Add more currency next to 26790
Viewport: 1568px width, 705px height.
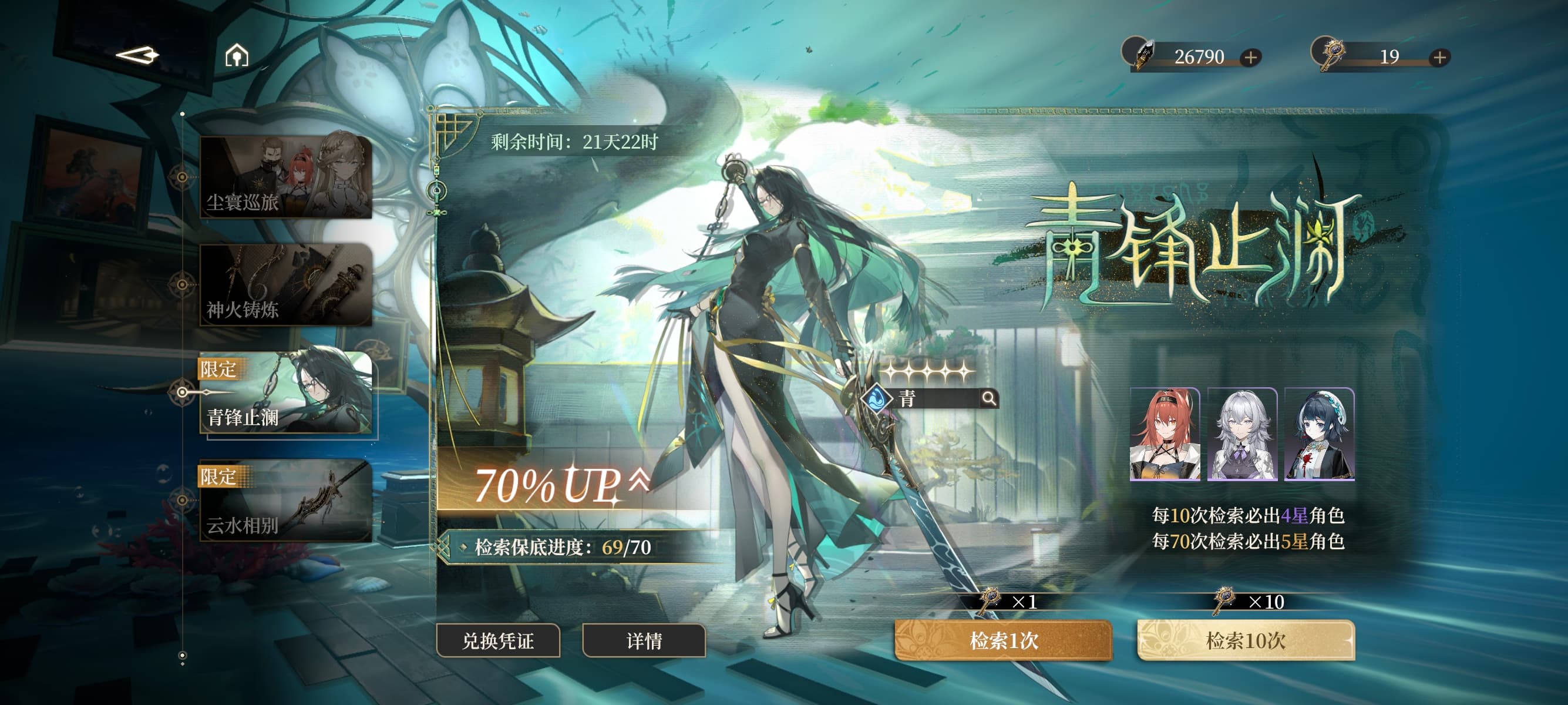click(1250, 57)
